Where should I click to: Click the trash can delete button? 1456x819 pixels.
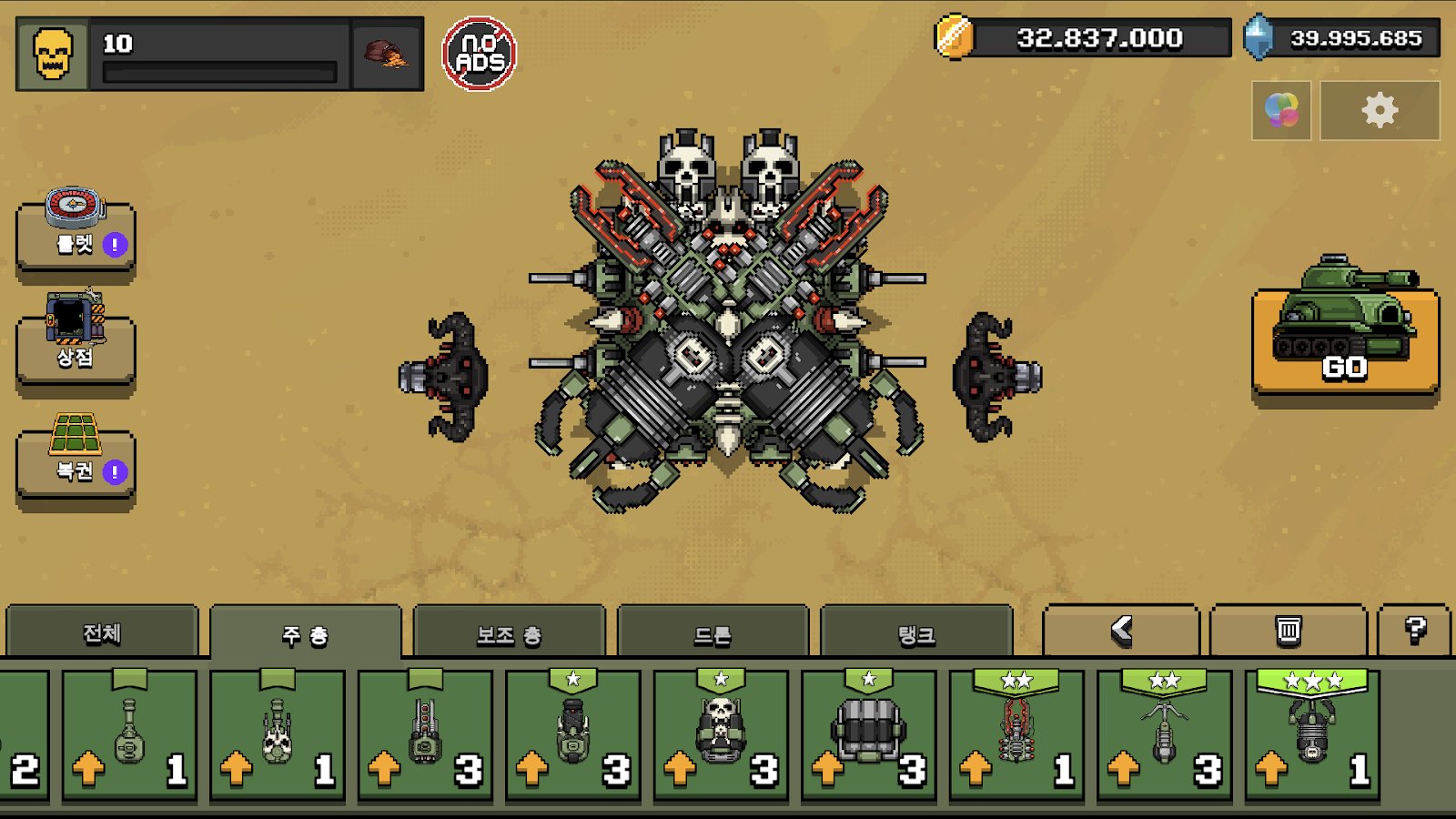point(1288,631)
